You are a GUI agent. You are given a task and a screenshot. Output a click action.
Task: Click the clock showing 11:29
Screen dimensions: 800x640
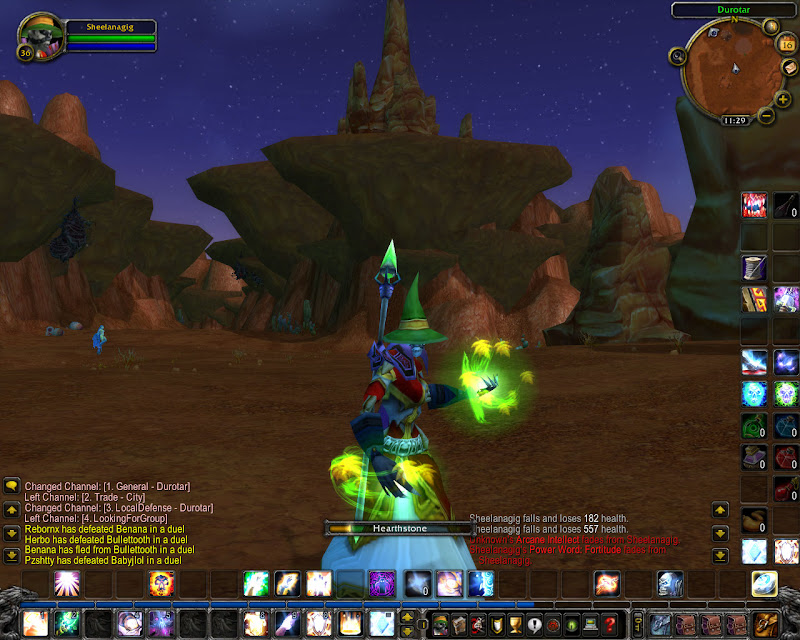coord(733,119)
